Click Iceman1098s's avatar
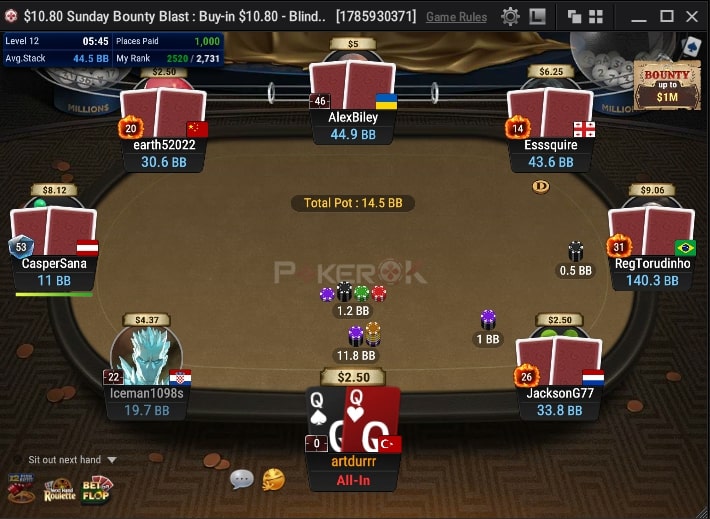 tap(148, 357)
